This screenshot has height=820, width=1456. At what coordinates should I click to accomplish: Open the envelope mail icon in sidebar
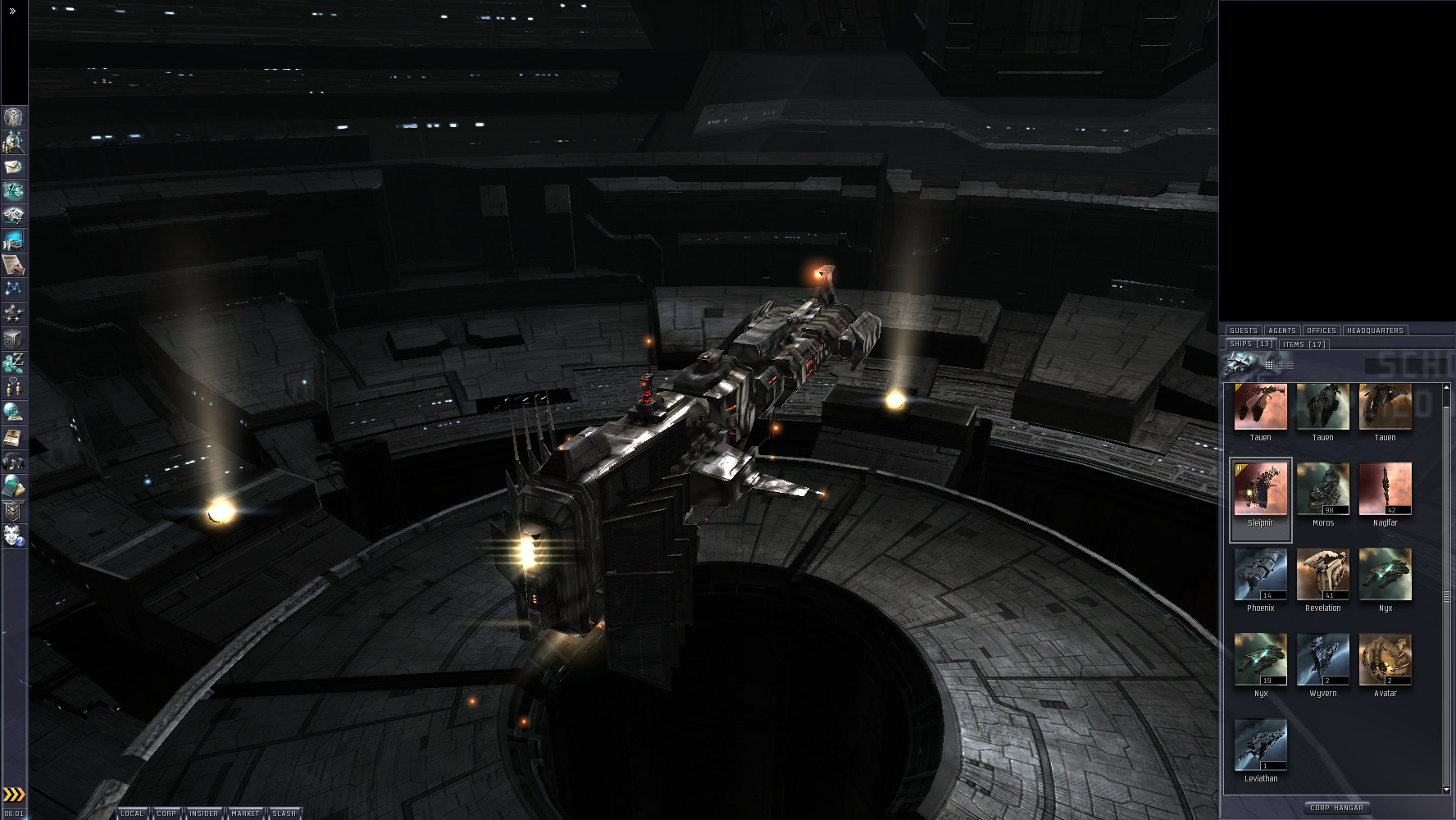pos(14,167)
